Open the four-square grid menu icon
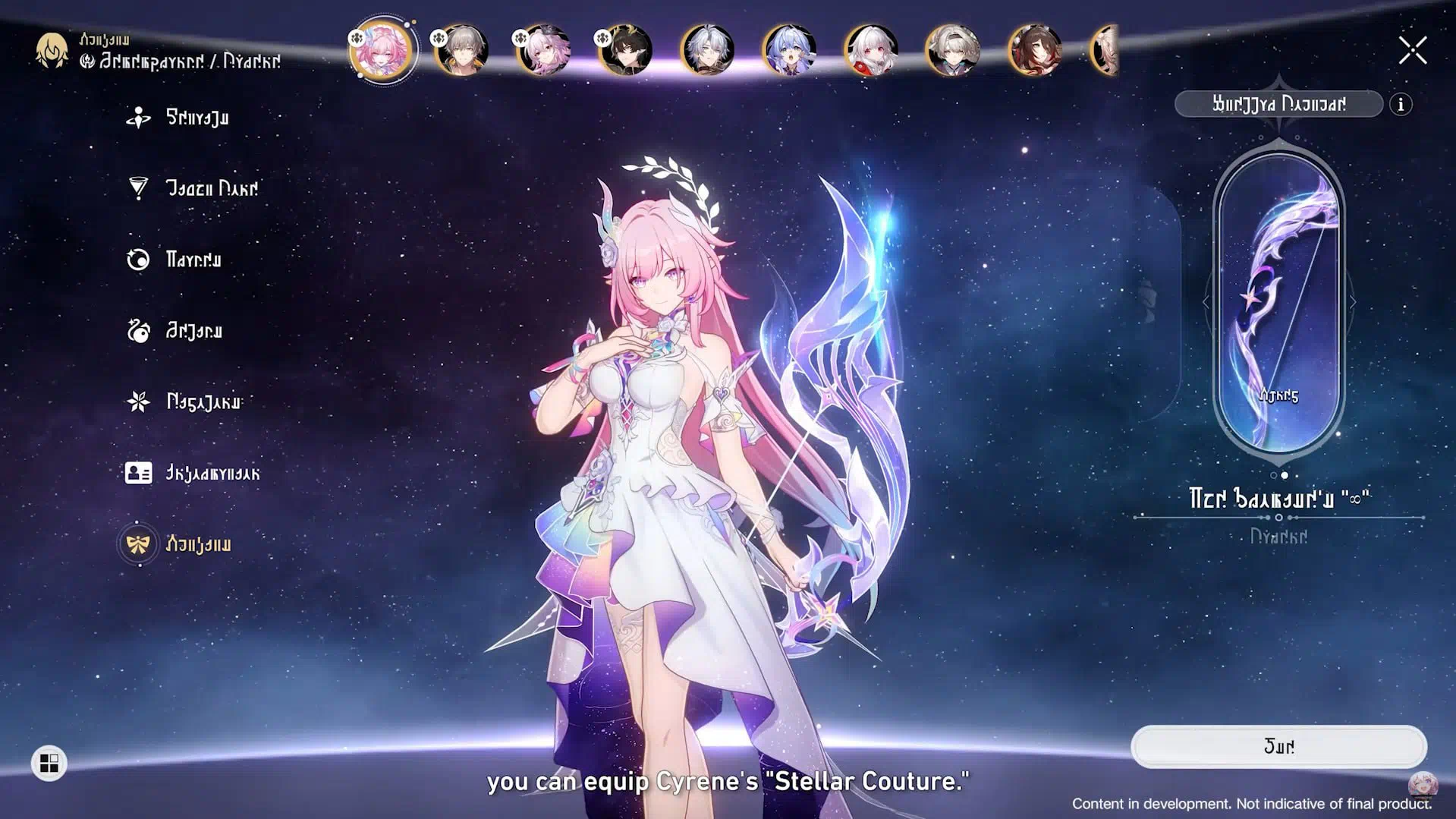This screenshot has width=1456, height=819. pyautogui.click(x=49, y=763)
